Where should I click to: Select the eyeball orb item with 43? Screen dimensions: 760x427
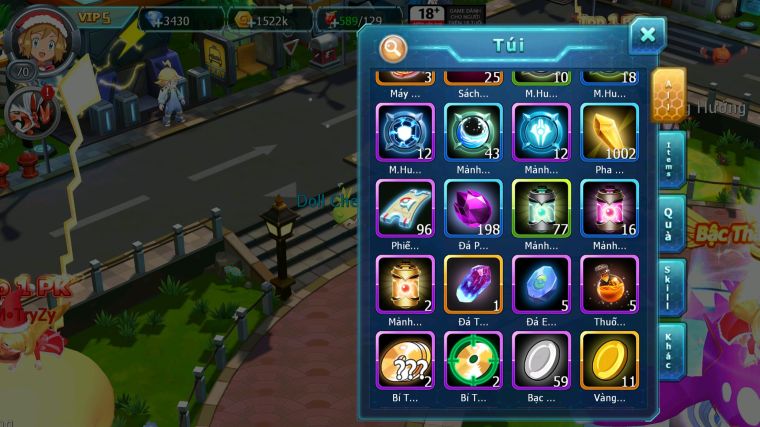473,133
